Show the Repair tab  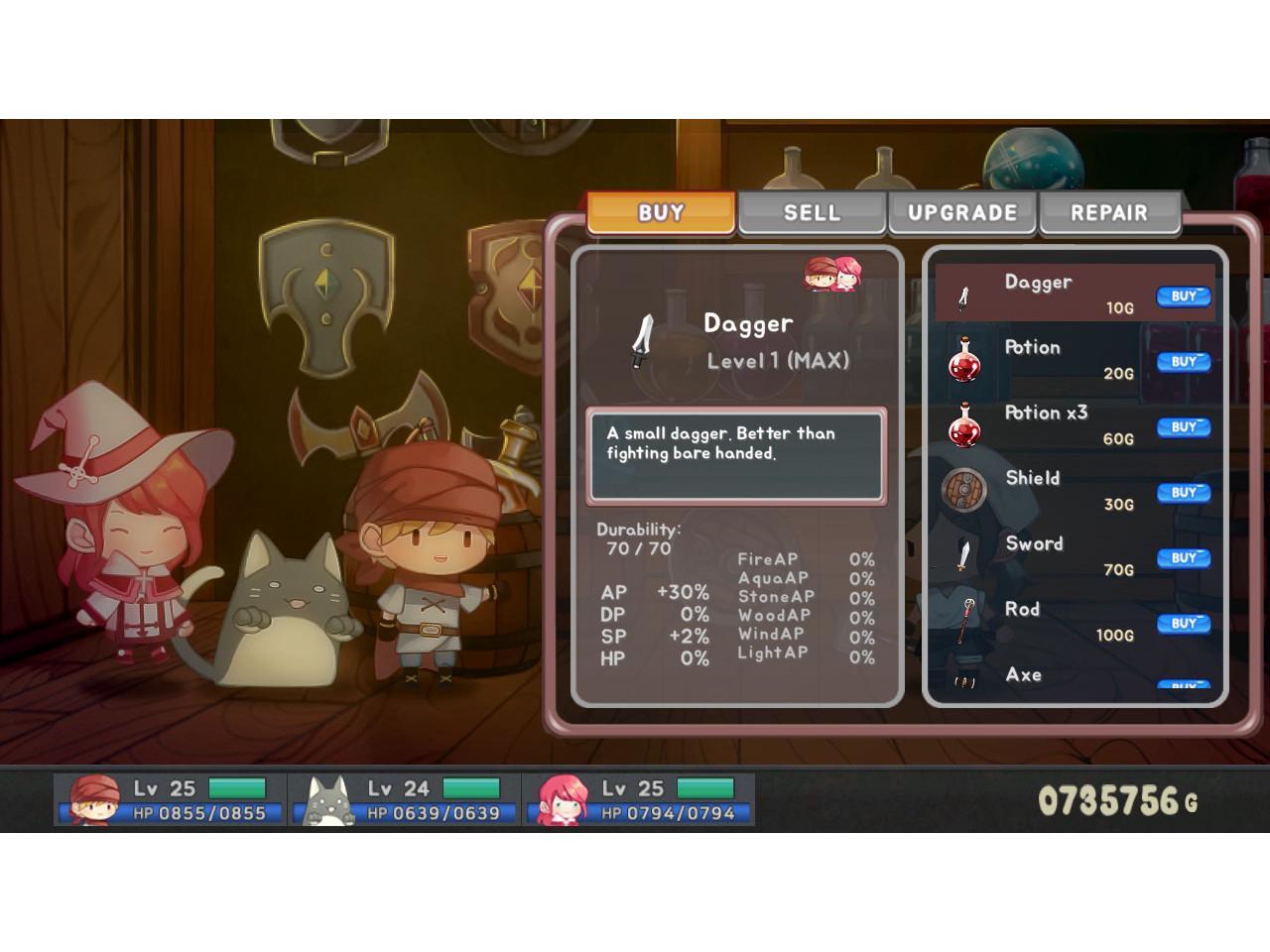(1108, 212)
